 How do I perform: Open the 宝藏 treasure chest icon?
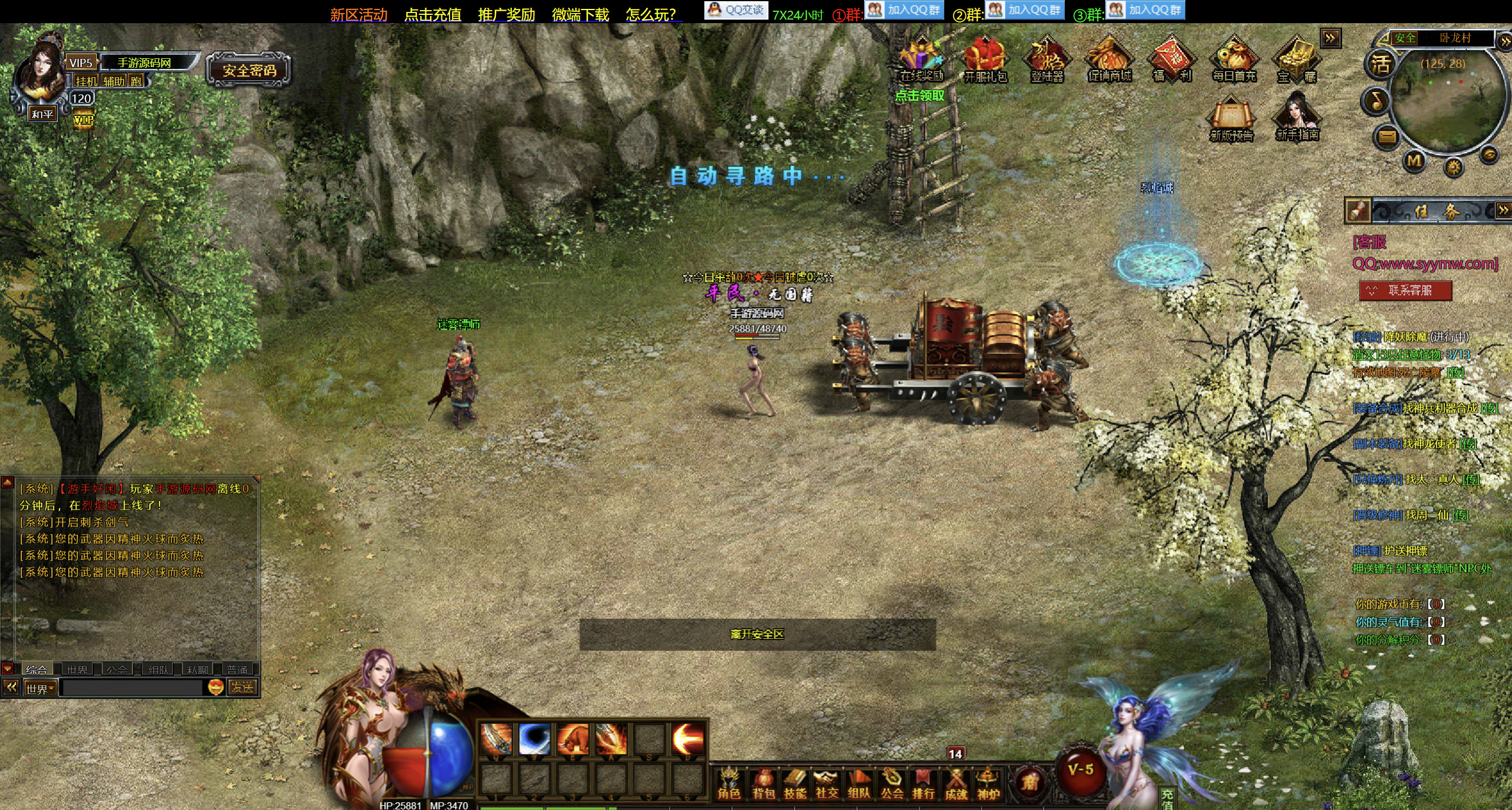pos(1296,61)
